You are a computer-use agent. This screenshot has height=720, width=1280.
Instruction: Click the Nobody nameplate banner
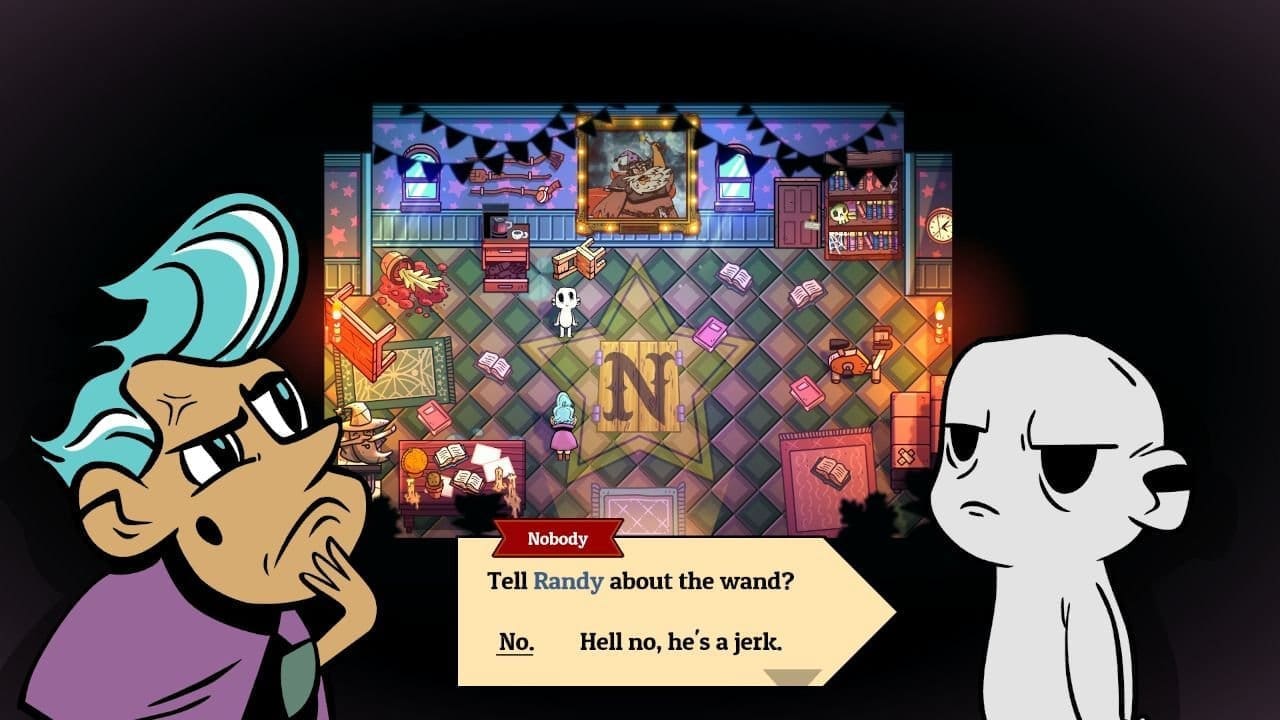coord(560,538)
